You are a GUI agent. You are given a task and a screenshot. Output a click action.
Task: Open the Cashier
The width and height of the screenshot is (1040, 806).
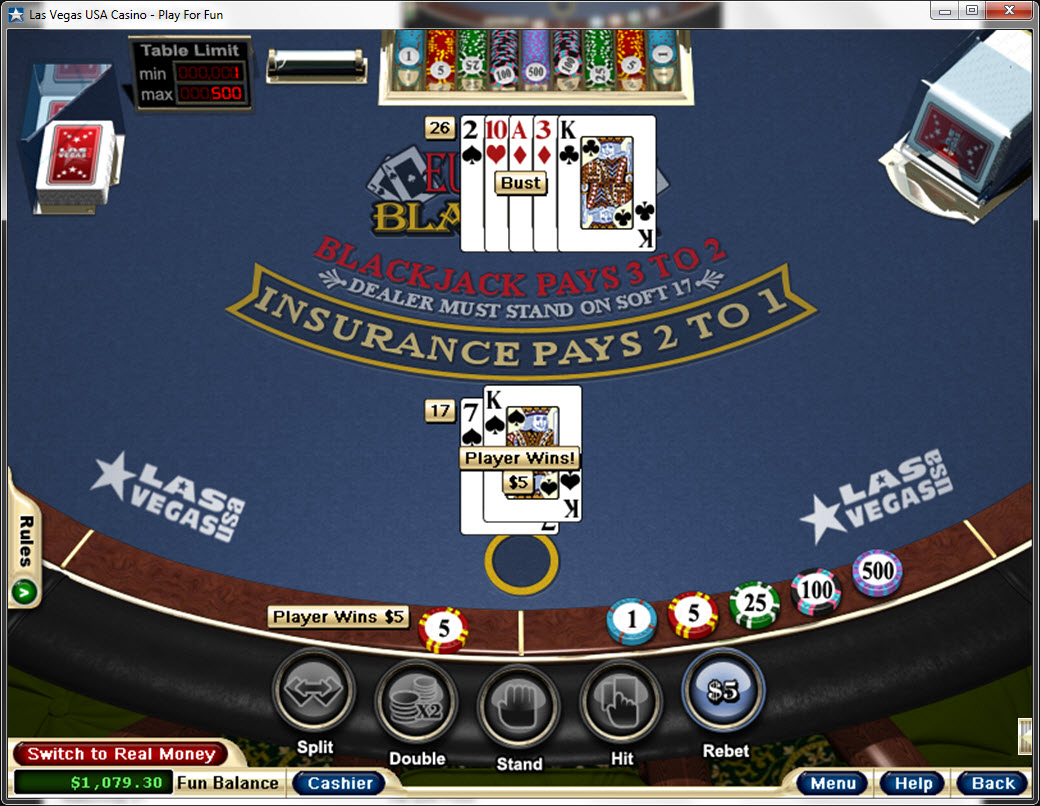coord(340,783)
